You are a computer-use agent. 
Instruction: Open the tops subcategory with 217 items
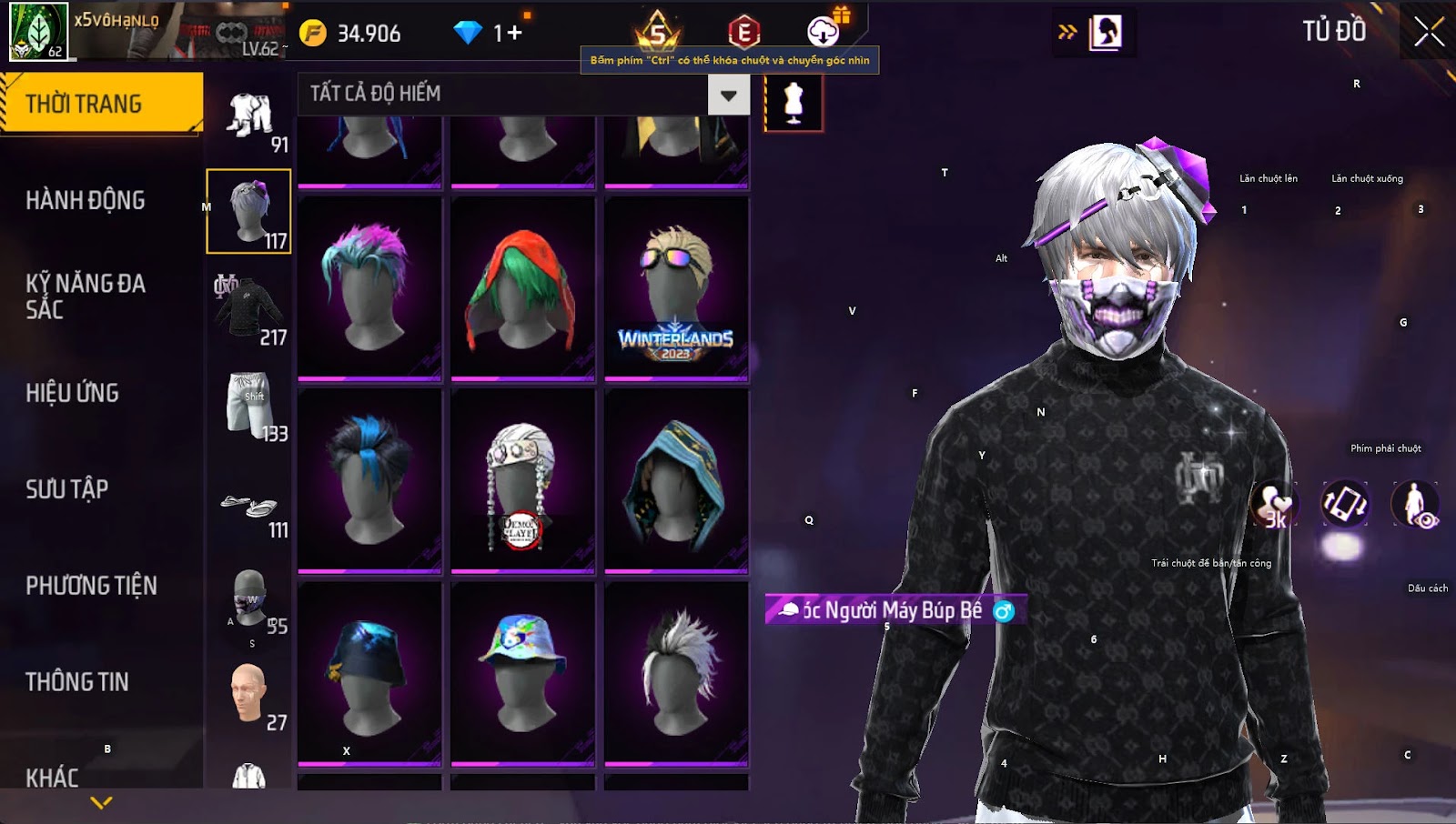tap(249, 309)
